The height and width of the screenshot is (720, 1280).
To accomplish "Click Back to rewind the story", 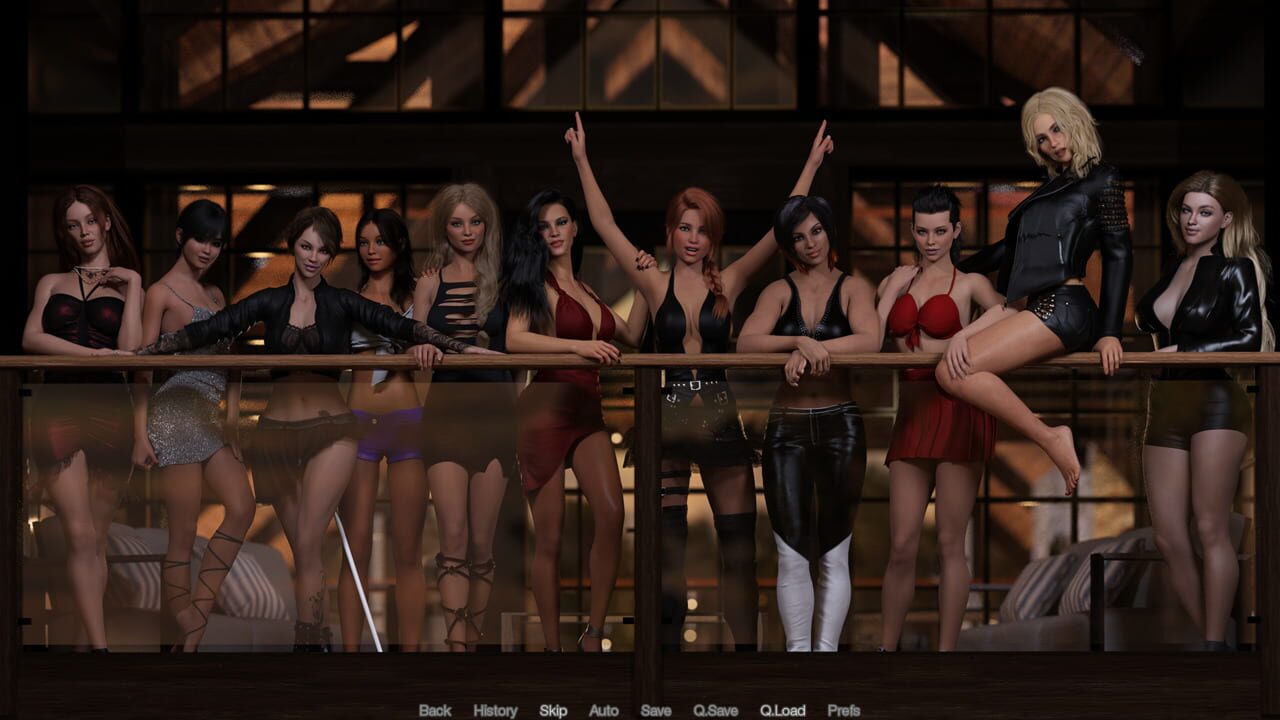I will click(x=434, y=710).
